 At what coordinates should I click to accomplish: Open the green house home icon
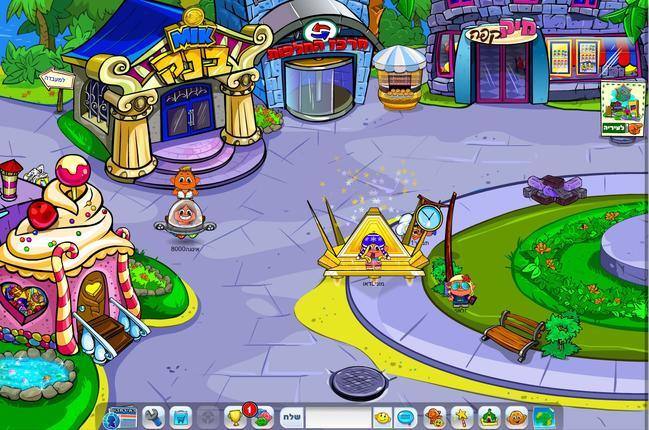pos(489,417)
